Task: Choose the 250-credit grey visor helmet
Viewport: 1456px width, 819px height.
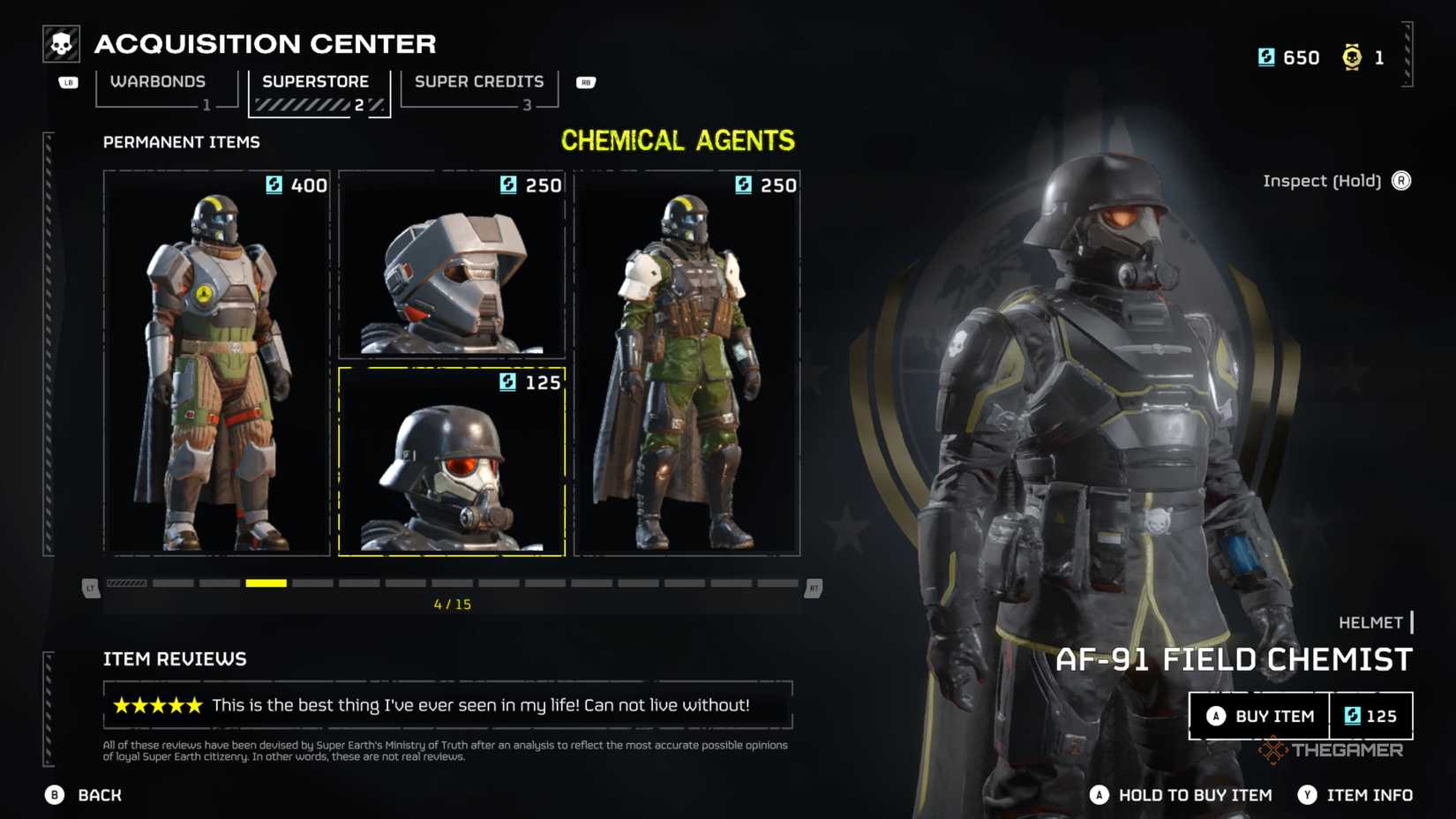Action: 452,264
